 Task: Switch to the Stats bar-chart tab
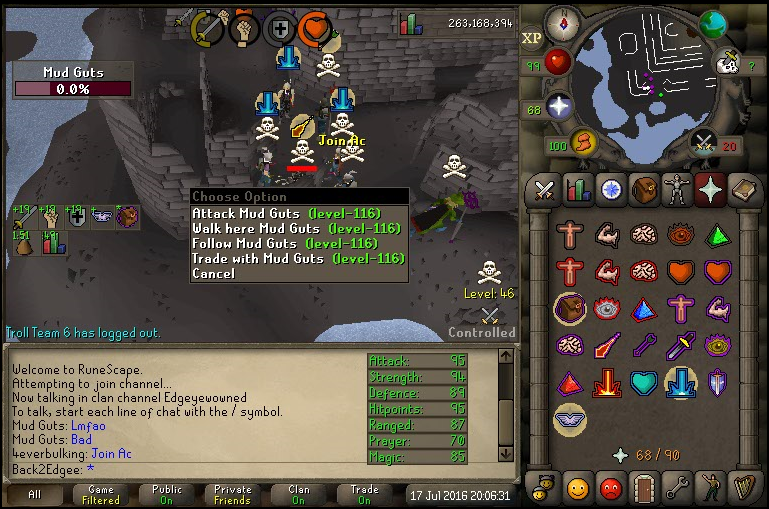(x=577, y=189)
